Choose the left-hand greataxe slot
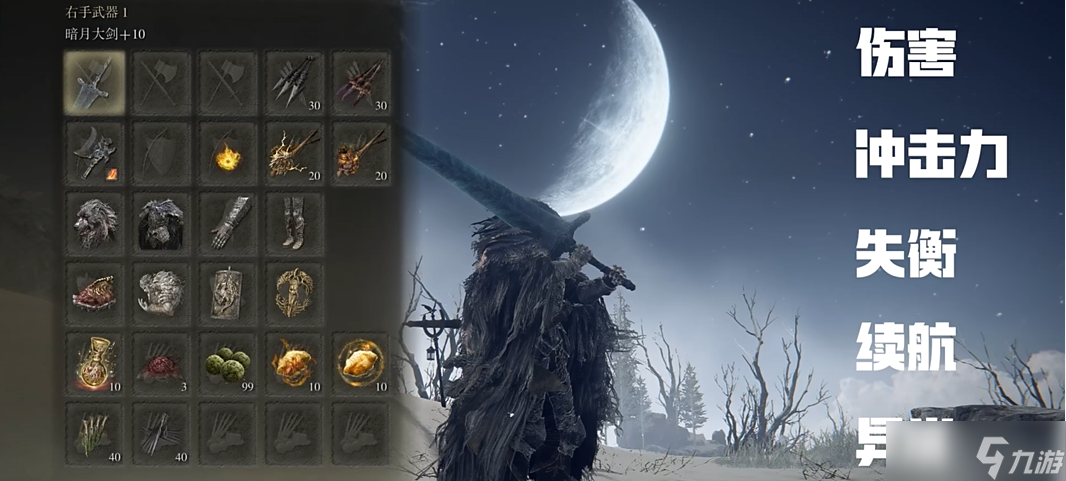The height and width of the screenshot is (481, 1066). pos(94,152)
